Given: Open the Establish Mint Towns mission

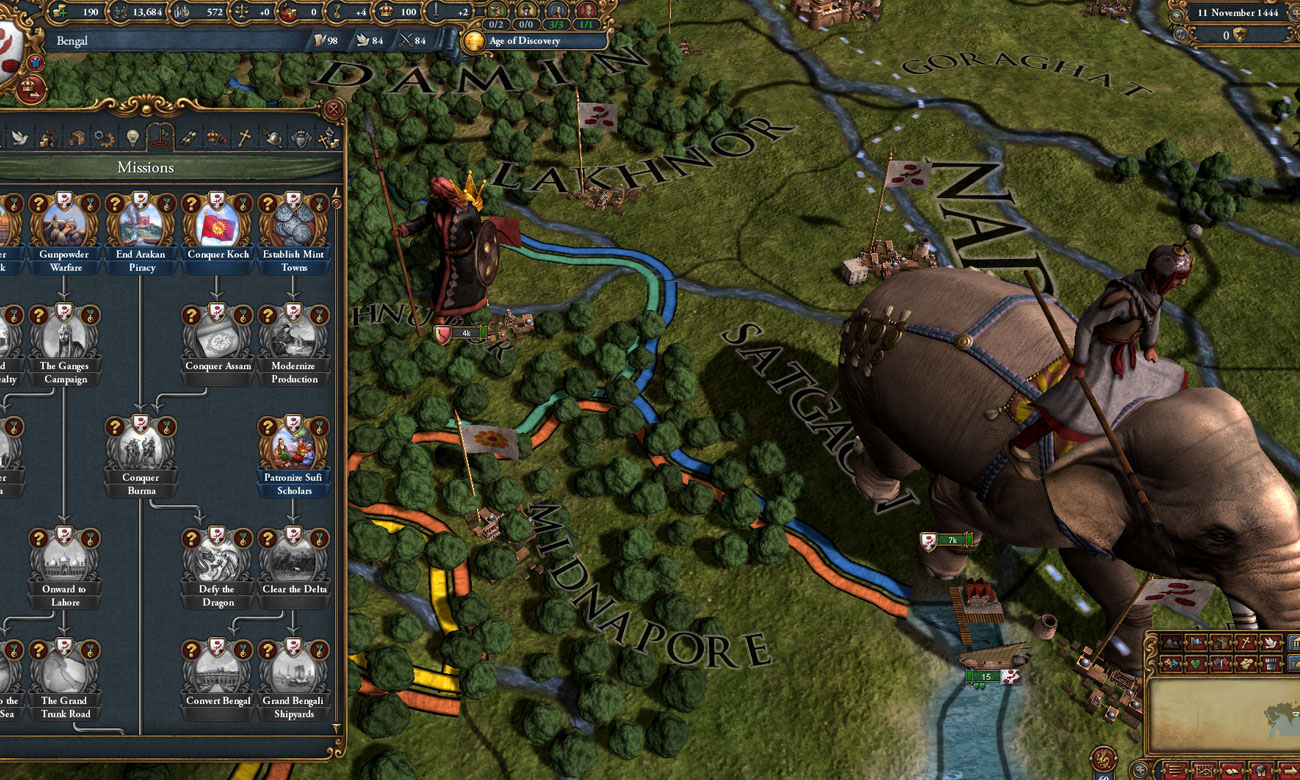Looking at the screenshot, I should pos(293,223).
